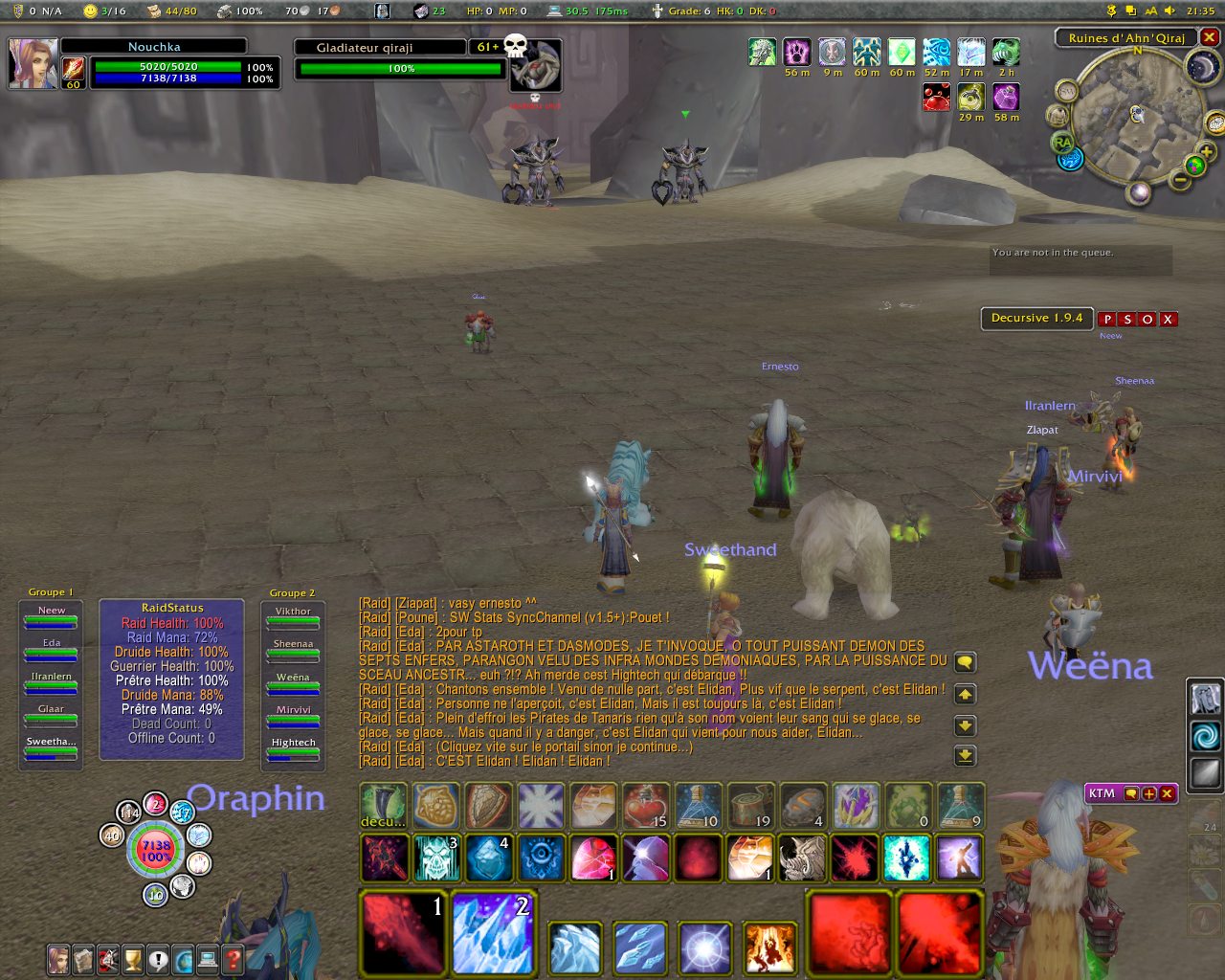Select raid member Eda in Groupe 1
The width and height of the screenshot is (1225, 980).
52,649
